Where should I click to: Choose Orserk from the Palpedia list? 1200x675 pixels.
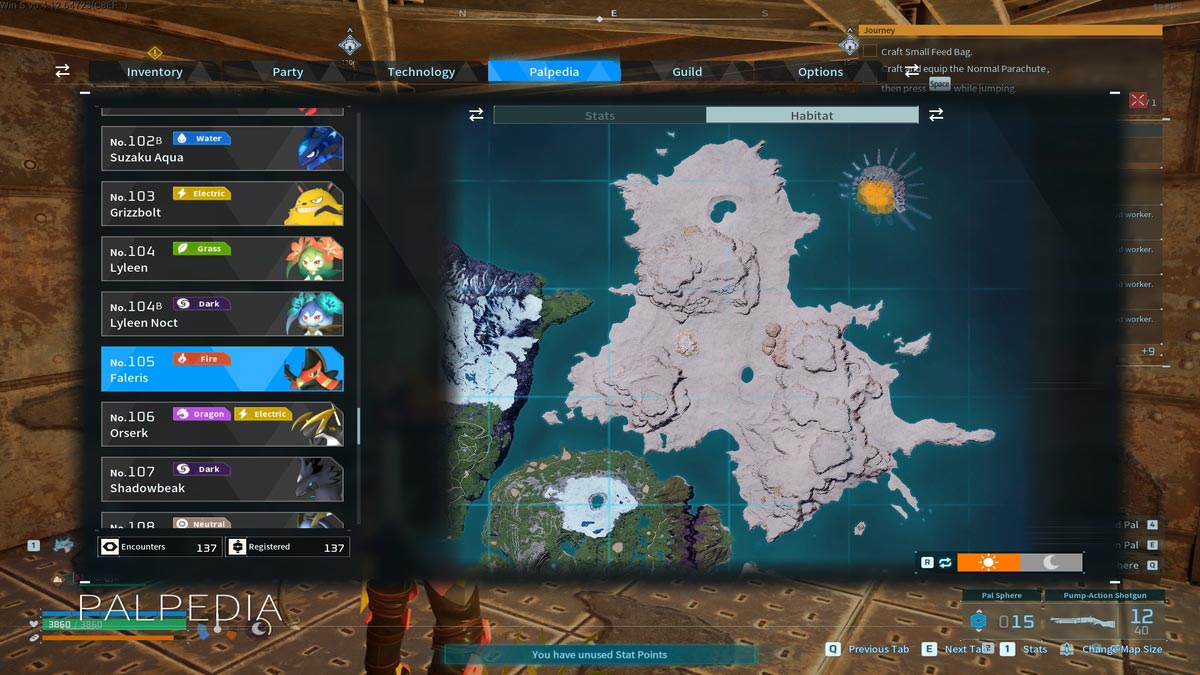[222, 424]
